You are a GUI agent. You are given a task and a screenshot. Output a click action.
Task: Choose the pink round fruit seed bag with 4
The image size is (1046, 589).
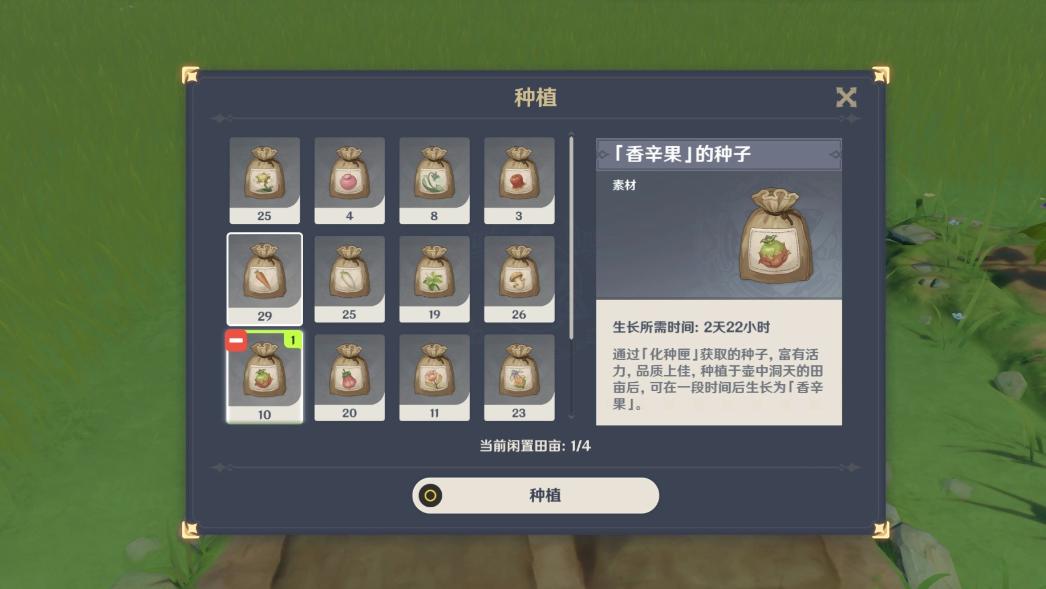coord(349,176)
